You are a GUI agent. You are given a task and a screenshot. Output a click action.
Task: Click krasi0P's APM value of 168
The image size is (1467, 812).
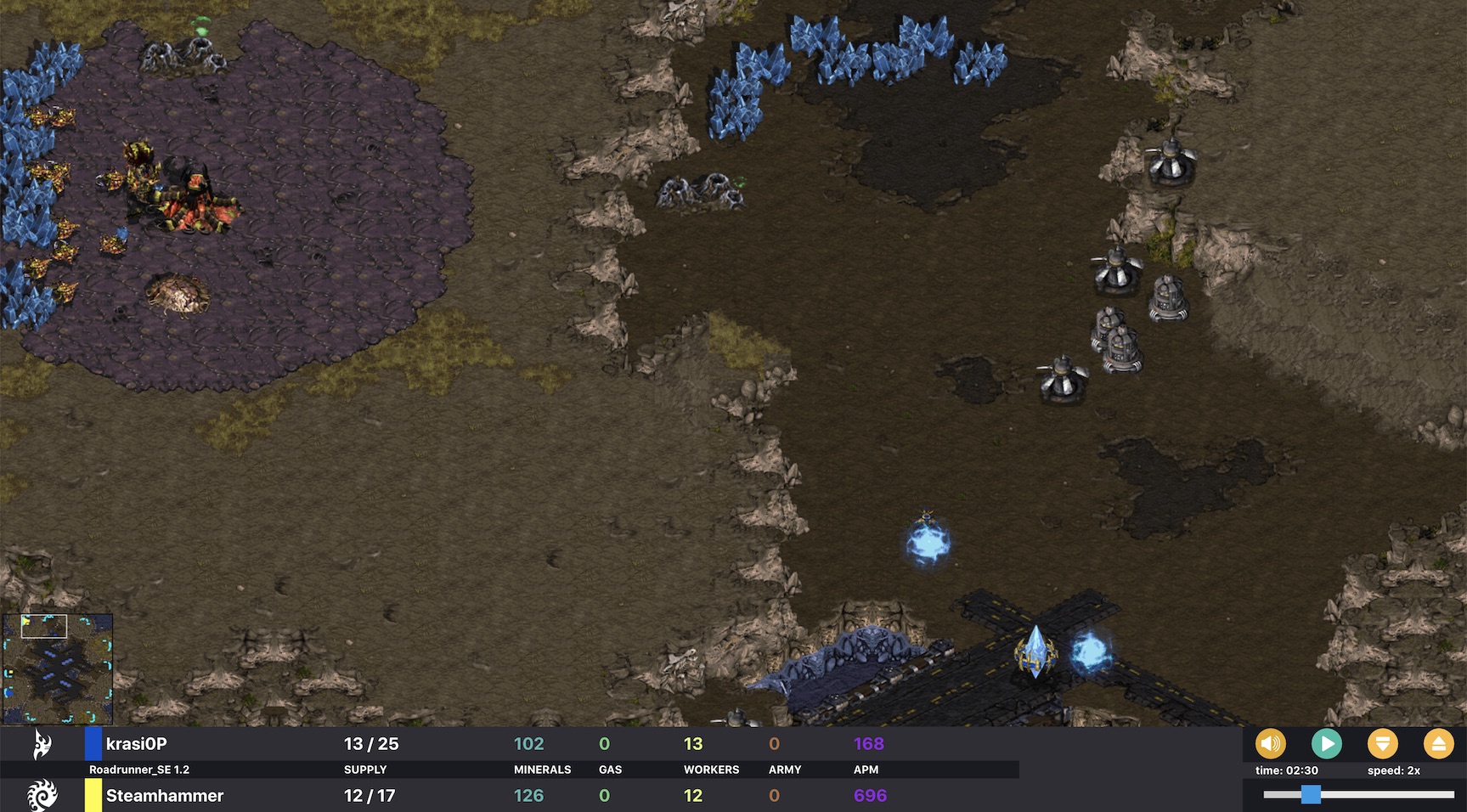pos(869,742)
